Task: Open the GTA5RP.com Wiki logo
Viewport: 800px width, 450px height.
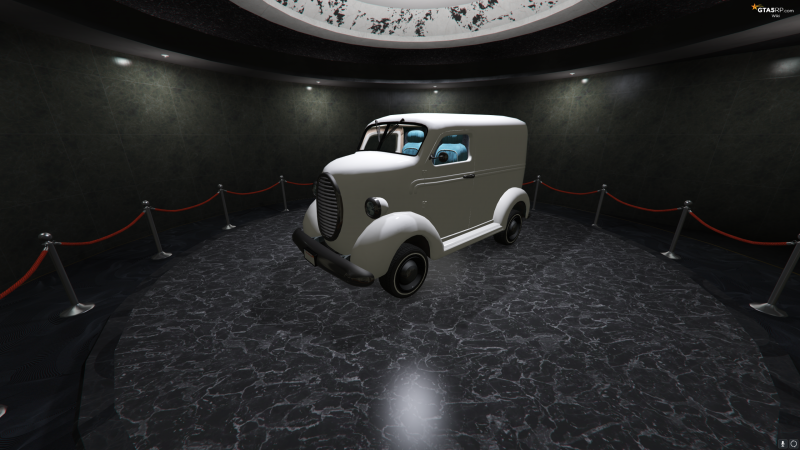Action: [x=771, y=9]
